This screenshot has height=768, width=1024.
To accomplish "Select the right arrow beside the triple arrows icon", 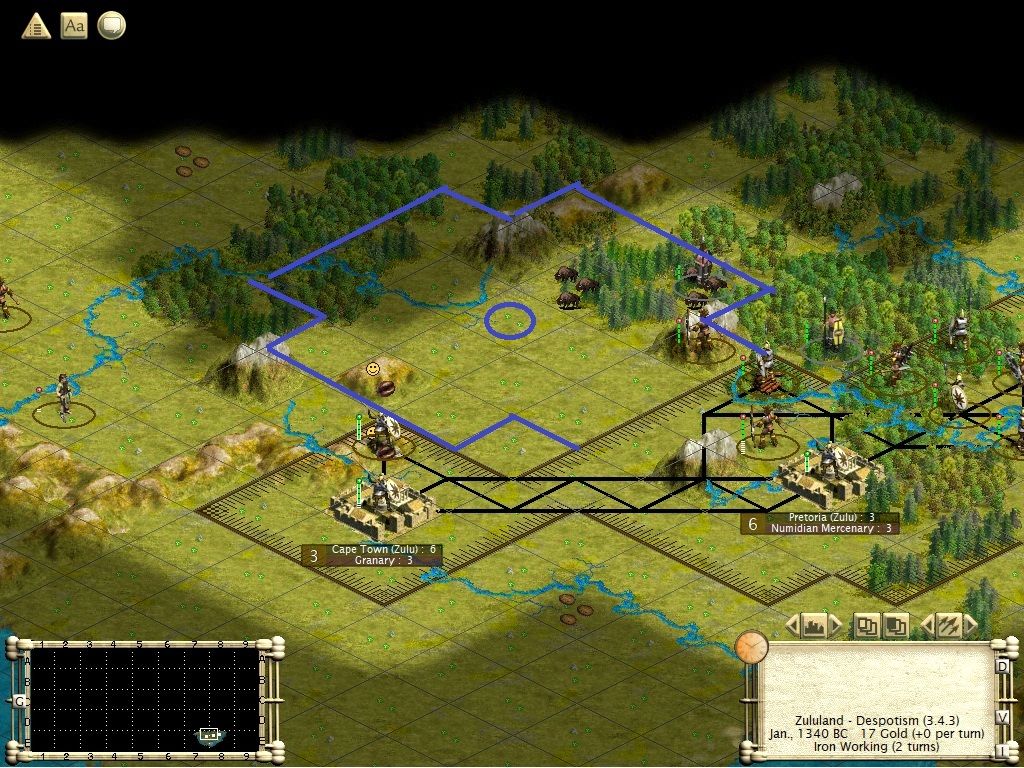I will (968, 626).
